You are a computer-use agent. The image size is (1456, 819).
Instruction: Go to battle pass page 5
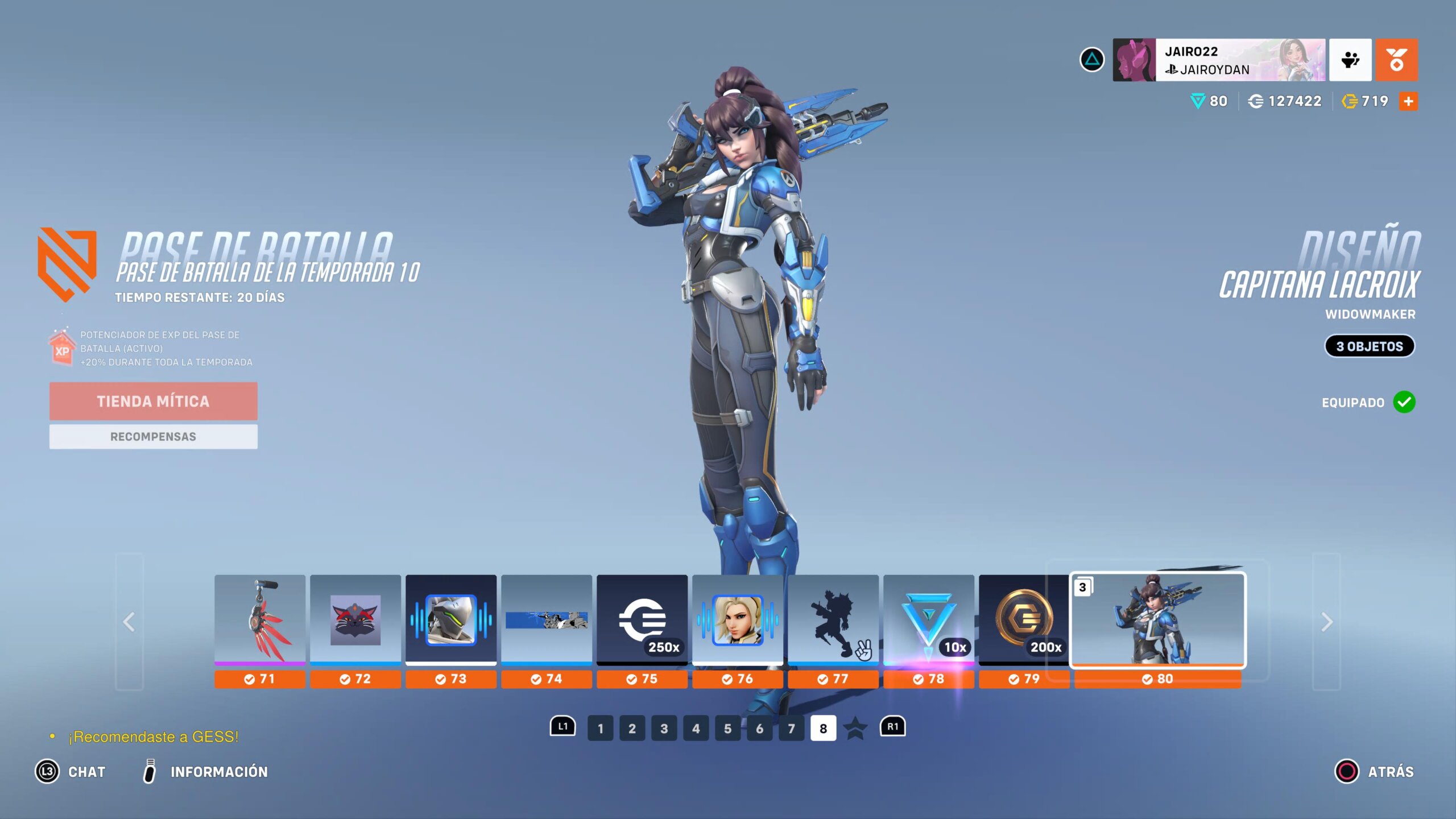point(727,729)
